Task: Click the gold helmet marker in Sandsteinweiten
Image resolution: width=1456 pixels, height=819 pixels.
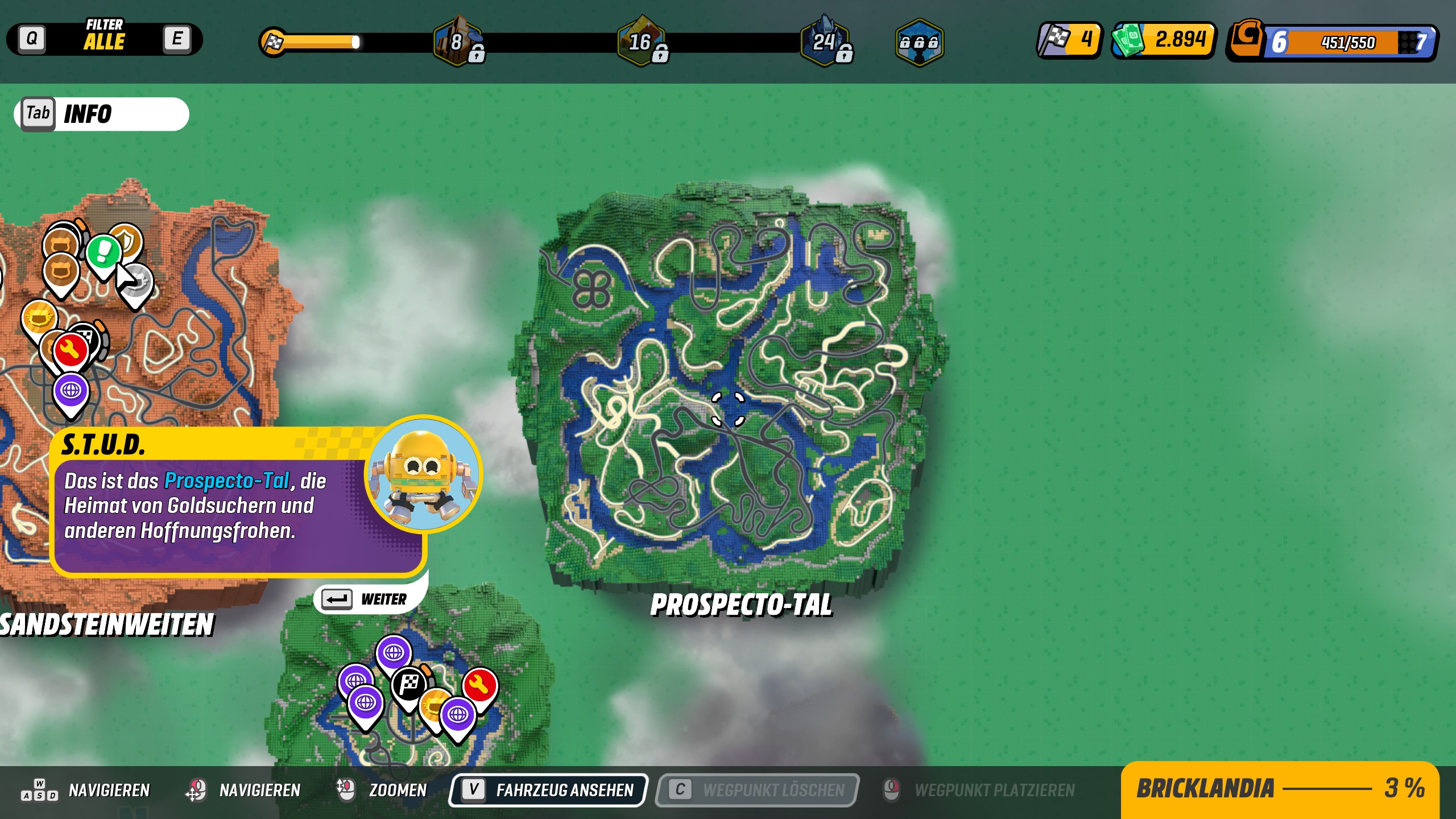Action: coord(39,317)
